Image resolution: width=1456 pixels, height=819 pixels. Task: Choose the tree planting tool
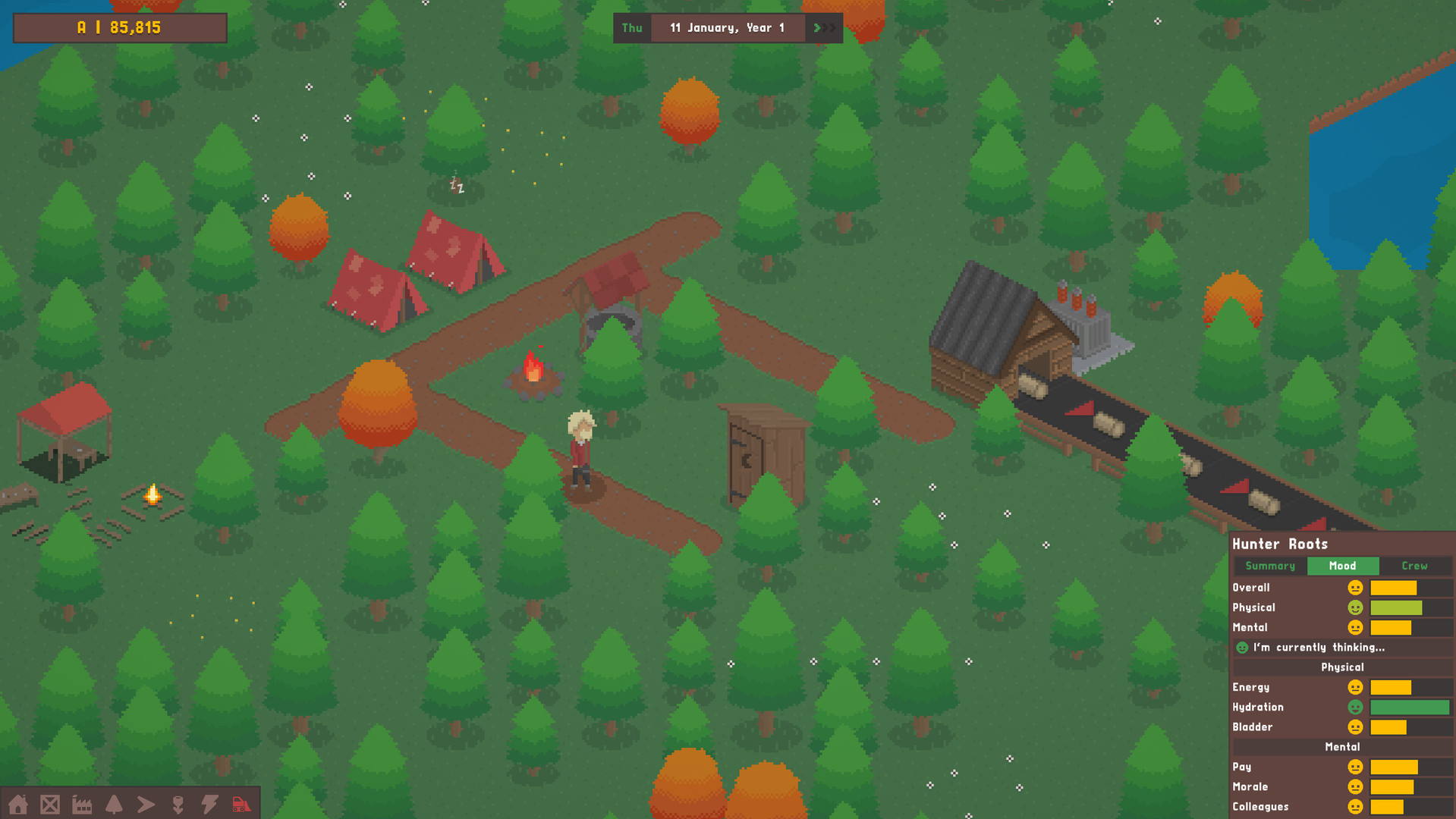114,804
